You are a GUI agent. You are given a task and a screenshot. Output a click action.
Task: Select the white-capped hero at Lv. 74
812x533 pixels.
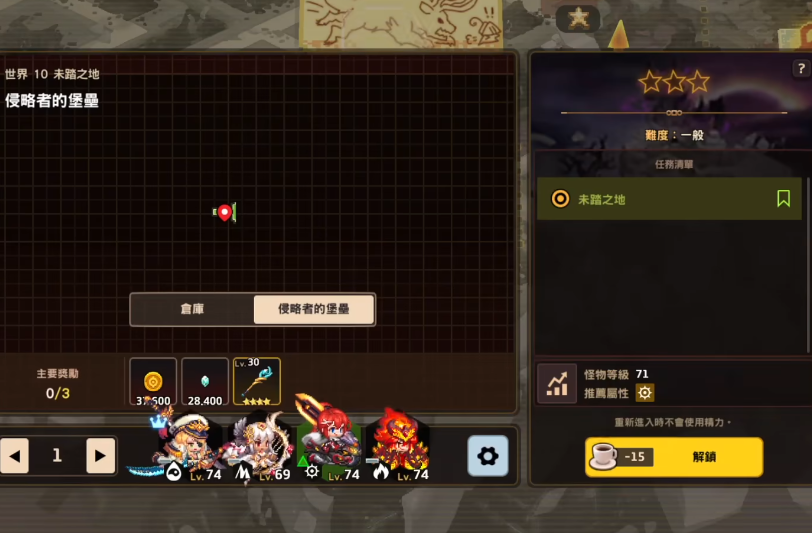pos(186,447)
